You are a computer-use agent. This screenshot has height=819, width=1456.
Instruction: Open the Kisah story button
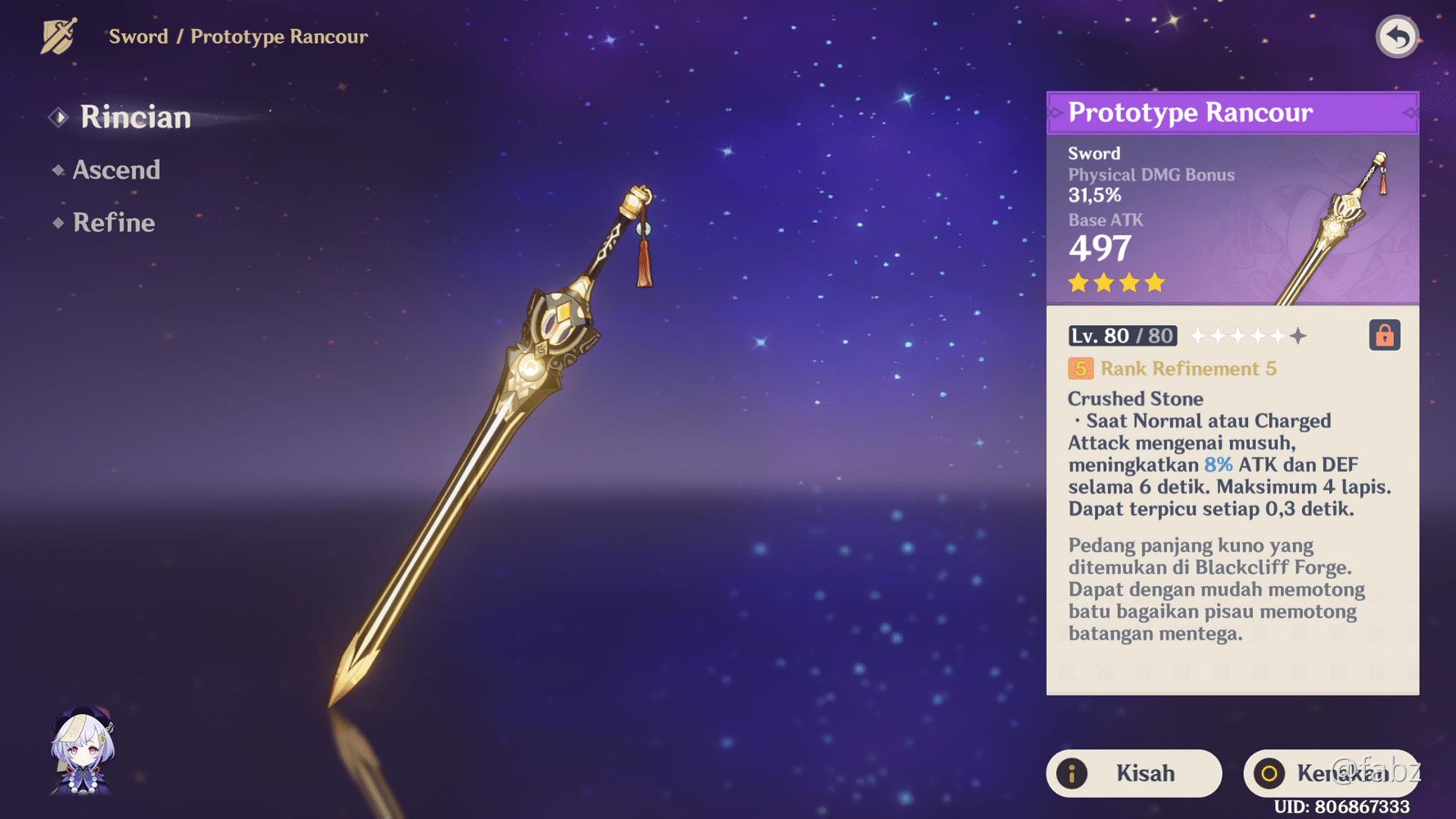tap(1133, 773)
